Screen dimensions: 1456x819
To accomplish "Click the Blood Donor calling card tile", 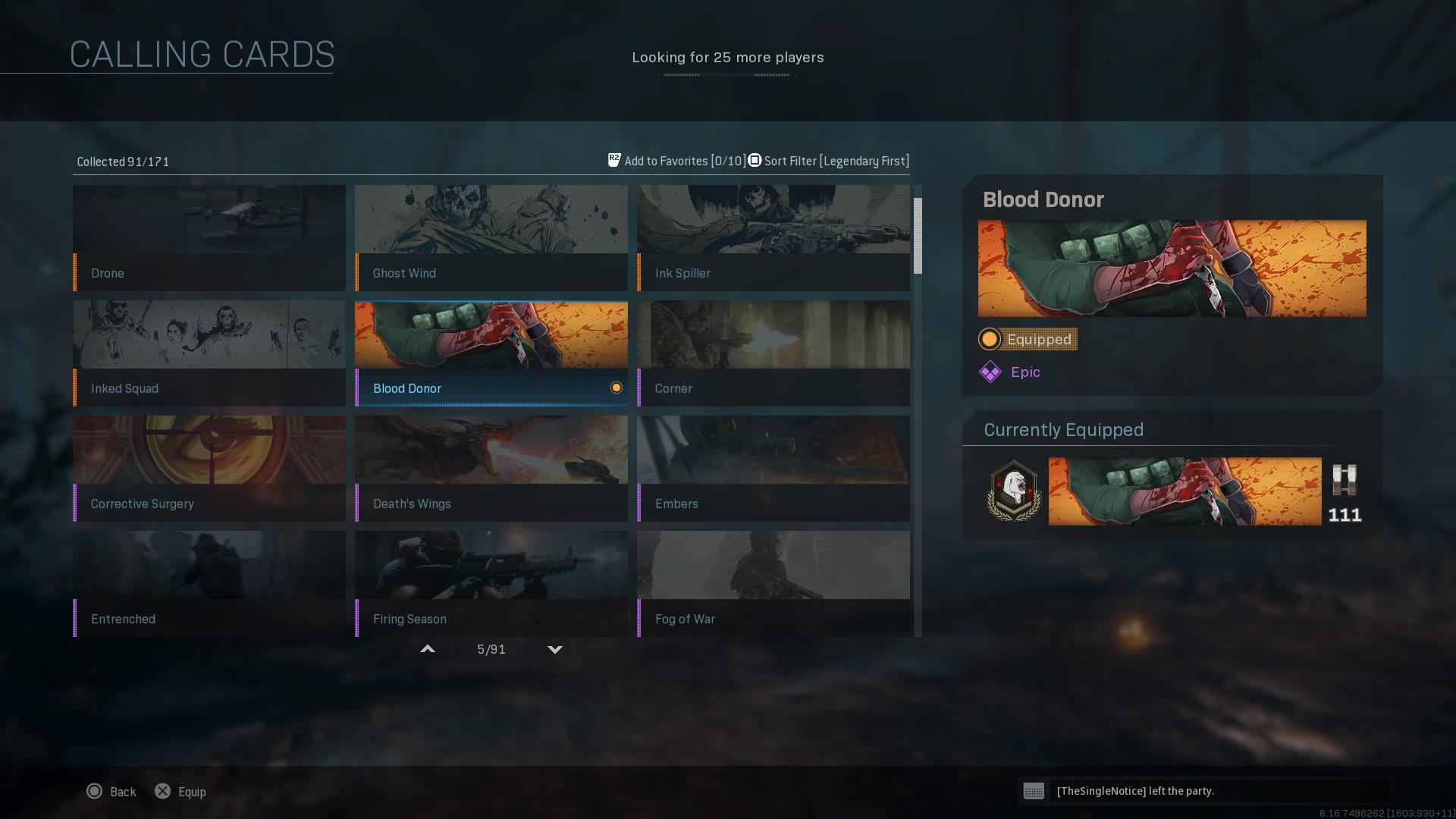I will click(491, 353).
